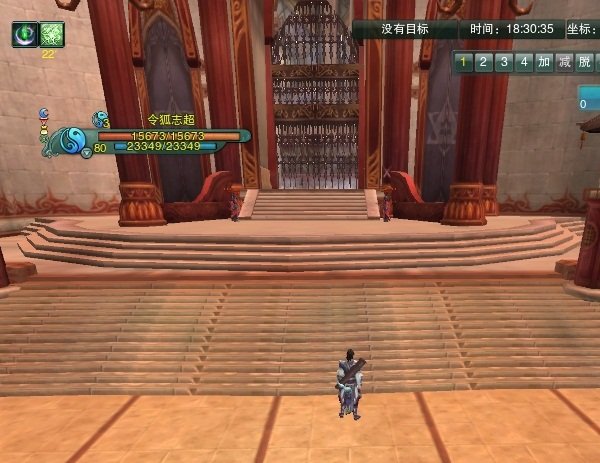Select the green pattern buff icon

click(x=52, y=35)
